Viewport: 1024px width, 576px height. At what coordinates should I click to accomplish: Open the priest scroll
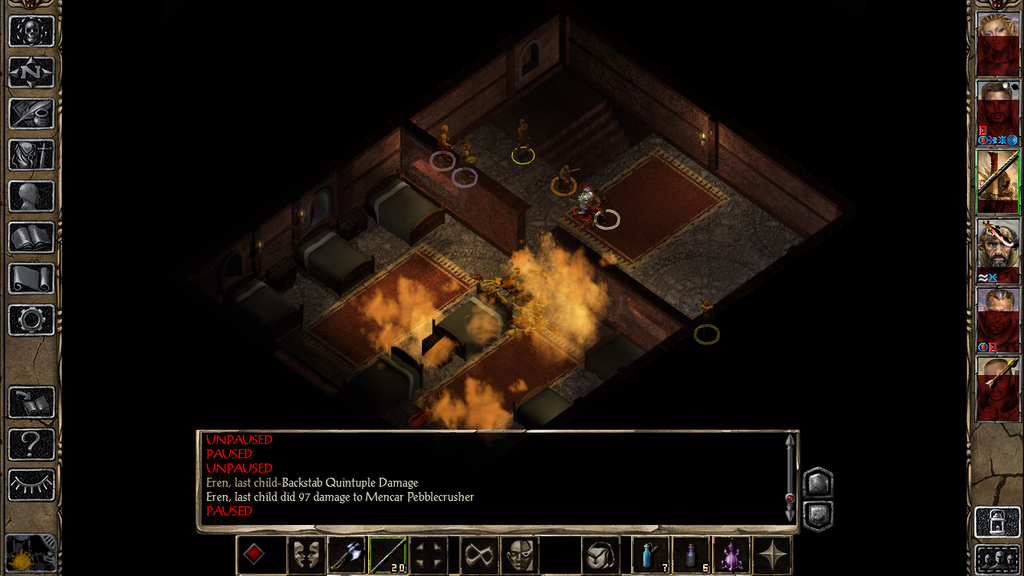[31, 278]
